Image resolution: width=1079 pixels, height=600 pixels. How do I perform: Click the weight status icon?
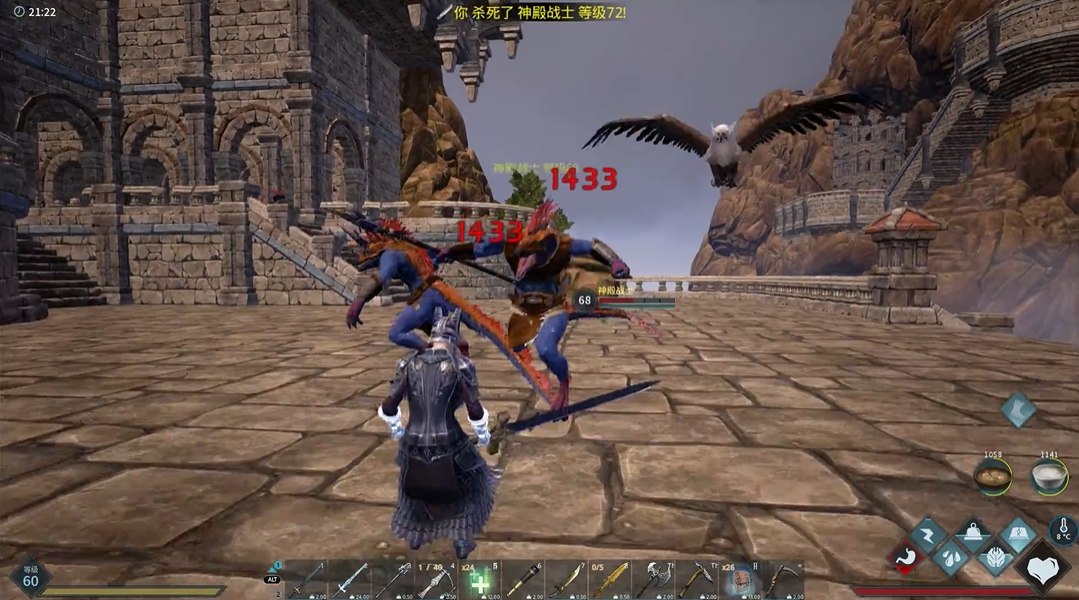973,536
